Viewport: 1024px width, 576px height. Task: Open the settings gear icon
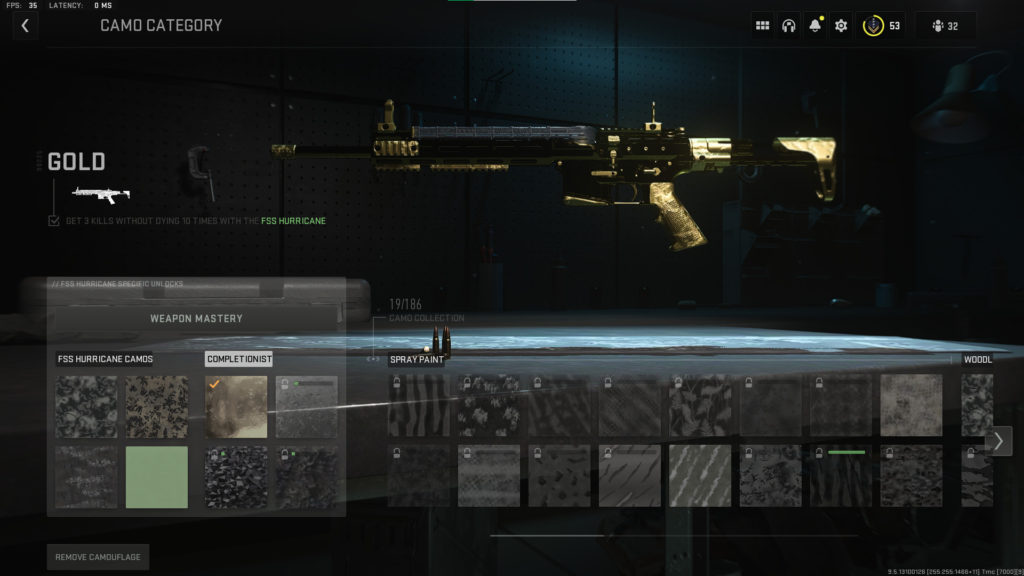[x=841, y=26]
